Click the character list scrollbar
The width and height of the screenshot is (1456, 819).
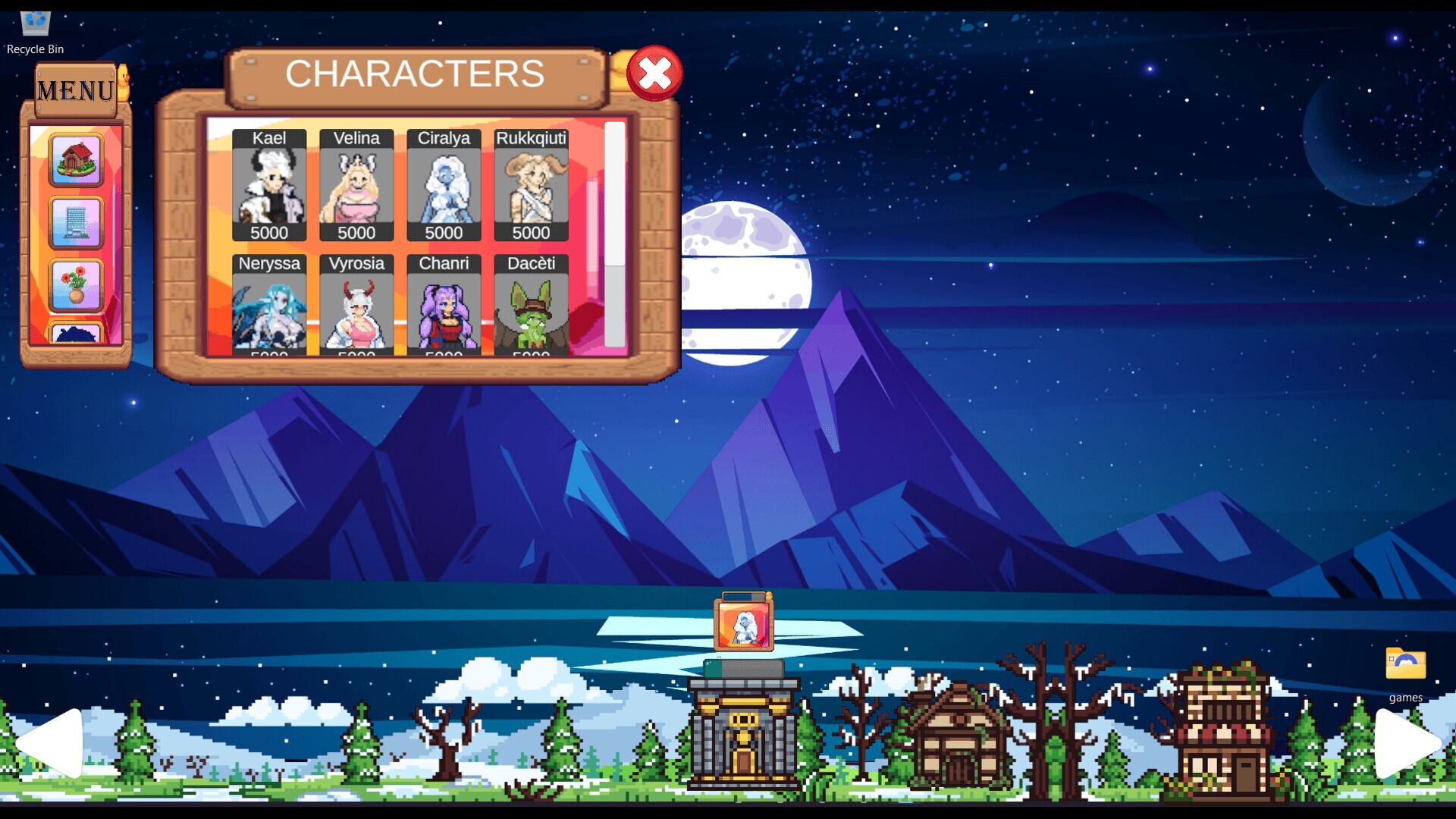pos(614,195)
